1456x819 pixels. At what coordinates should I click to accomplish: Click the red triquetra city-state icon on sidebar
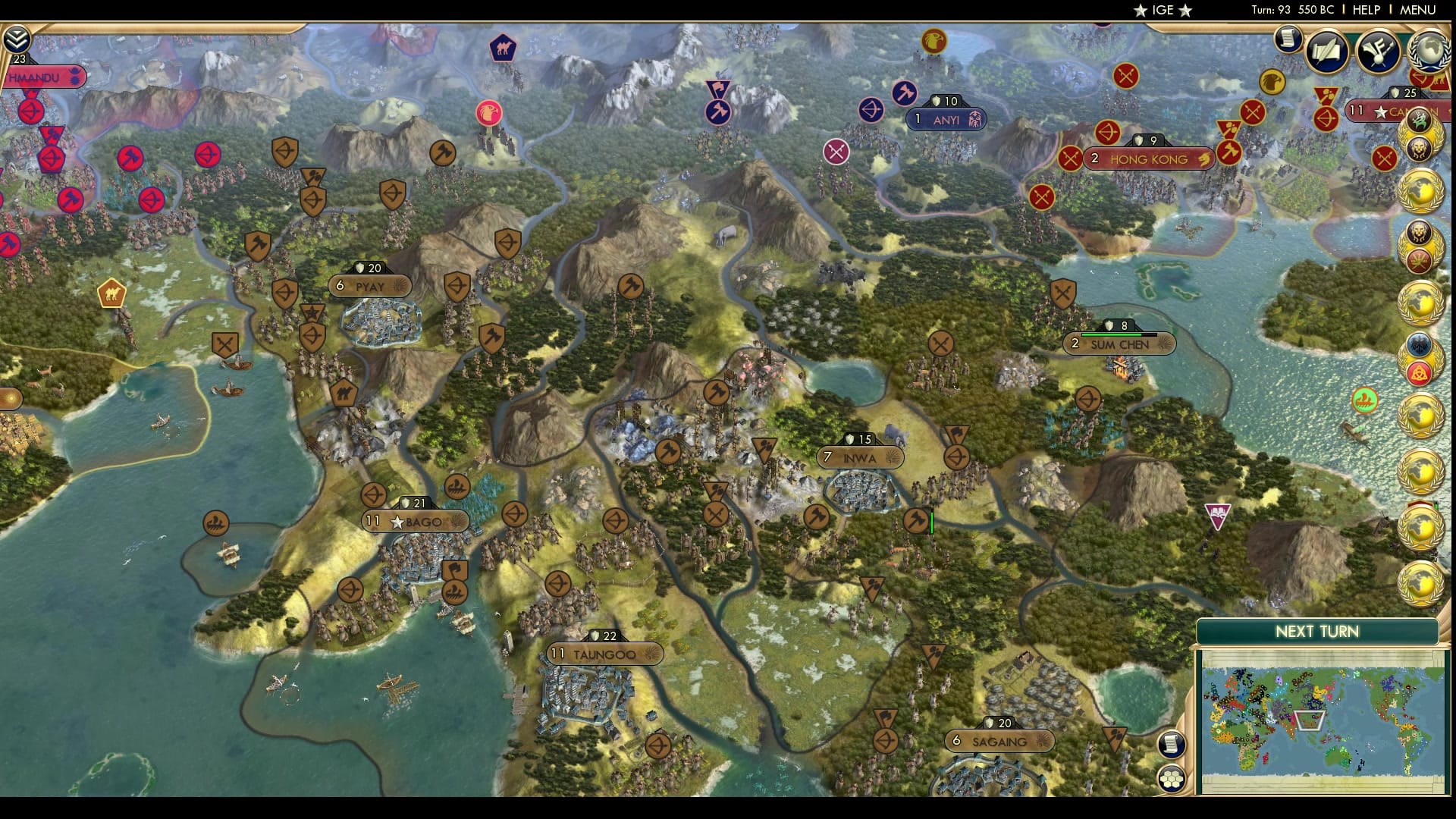point(1420,373)
